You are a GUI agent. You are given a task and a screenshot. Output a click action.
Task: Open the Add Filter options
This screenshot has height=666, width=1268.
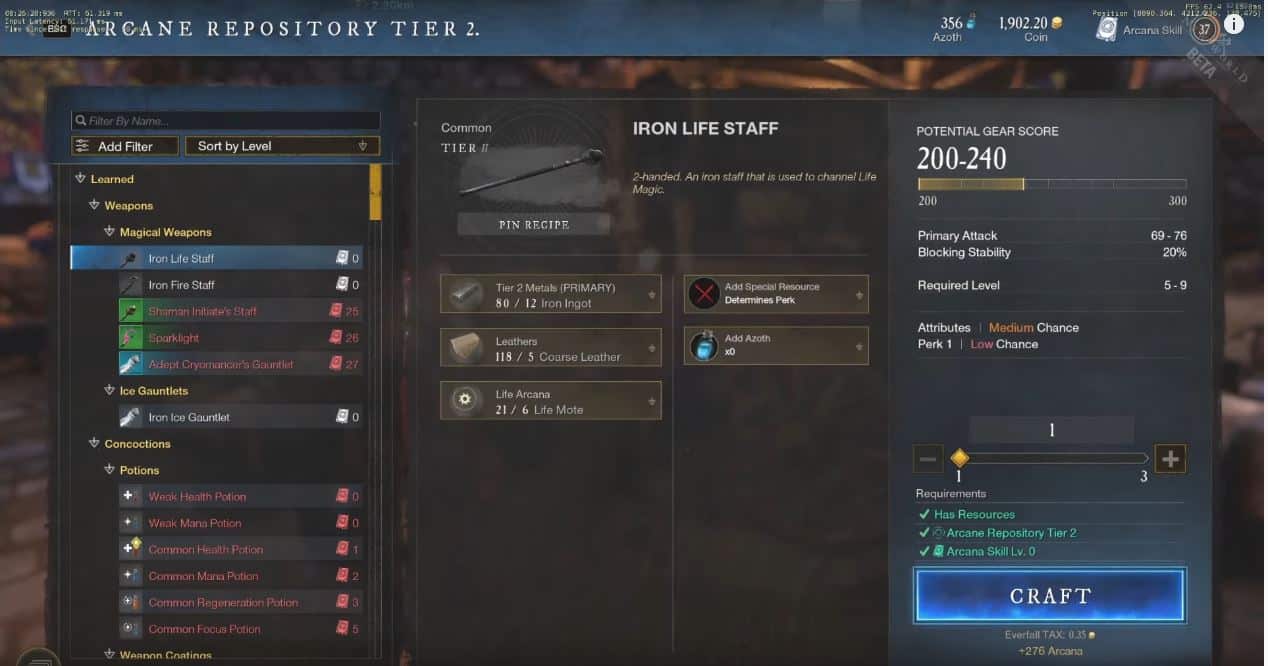click(x=125, y=146)
